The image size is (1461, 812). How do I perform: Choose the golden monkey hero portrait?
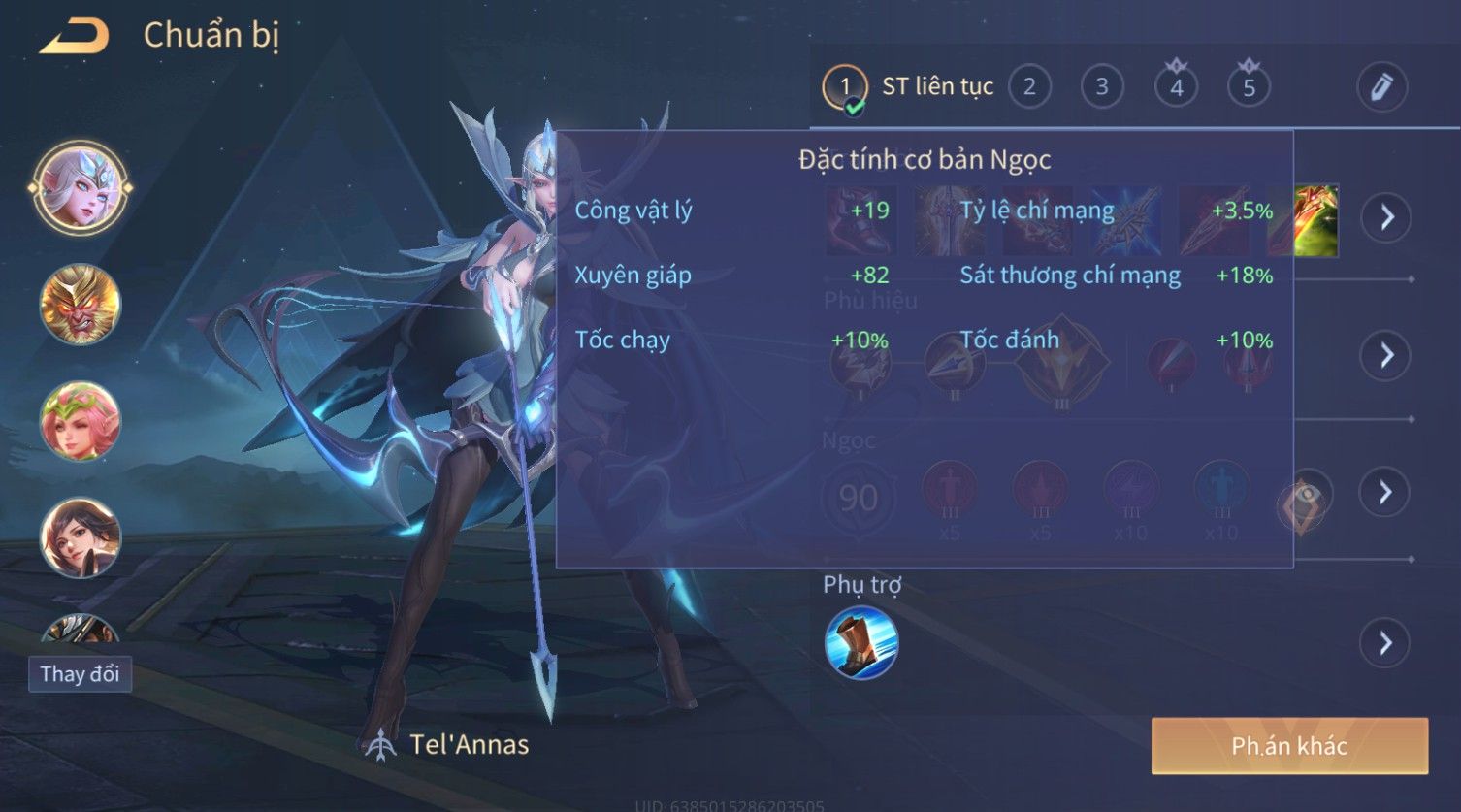[81, 305]
